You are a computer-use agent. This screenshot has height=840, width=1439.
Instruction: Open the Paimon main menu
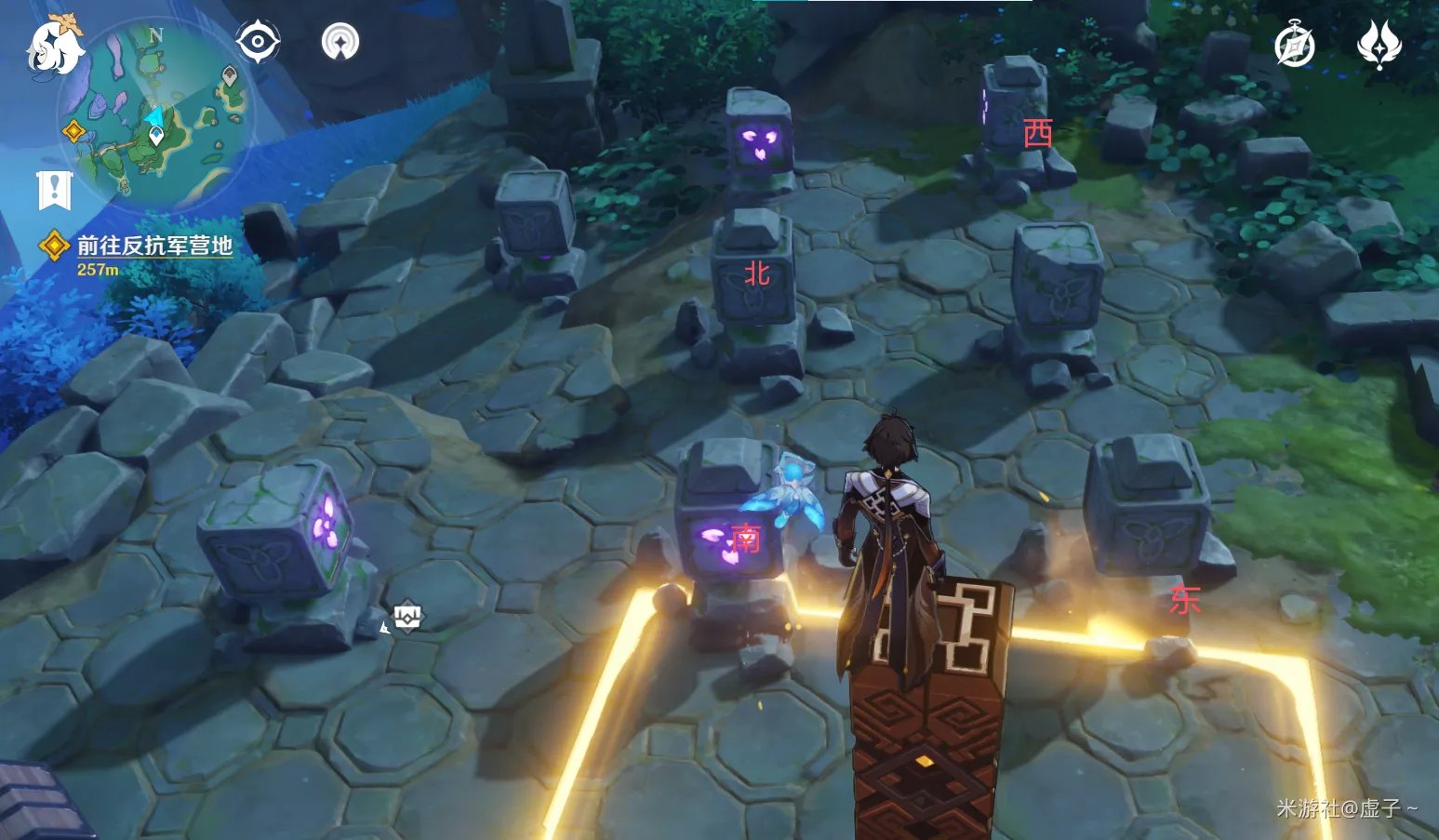54,45
